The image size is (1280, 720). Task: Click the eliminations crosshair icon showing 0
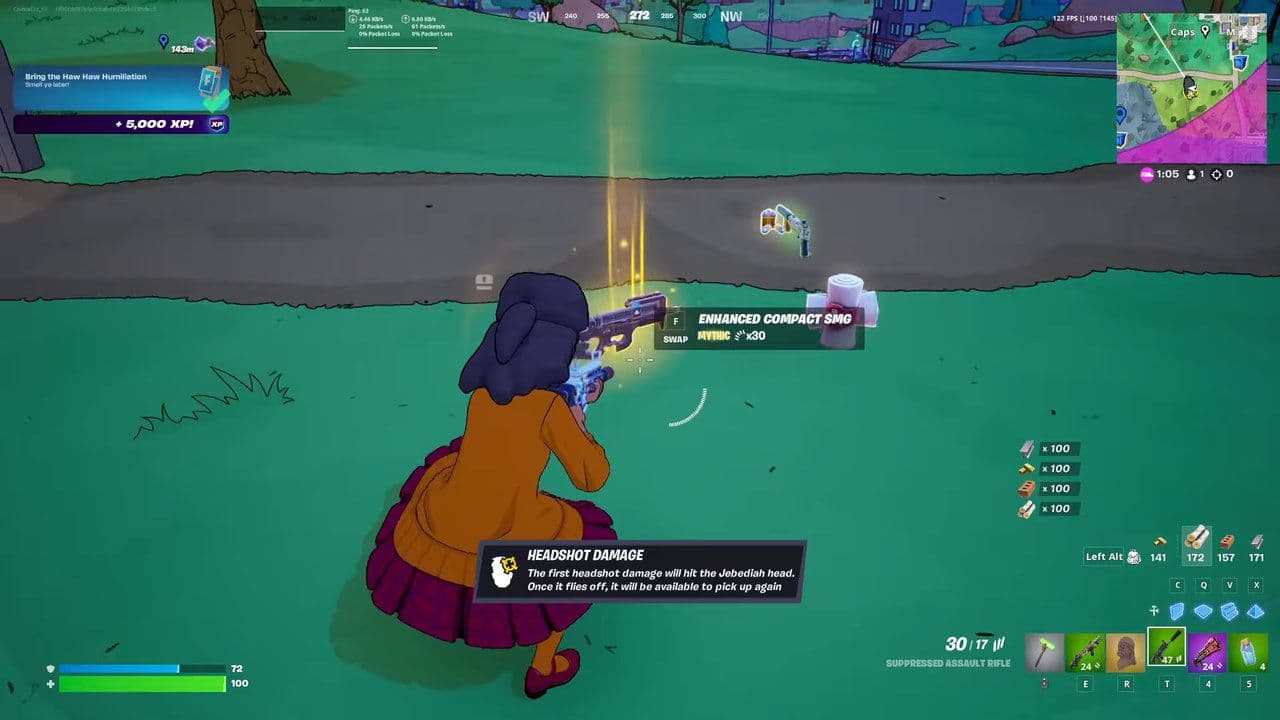pos(1217,174)
